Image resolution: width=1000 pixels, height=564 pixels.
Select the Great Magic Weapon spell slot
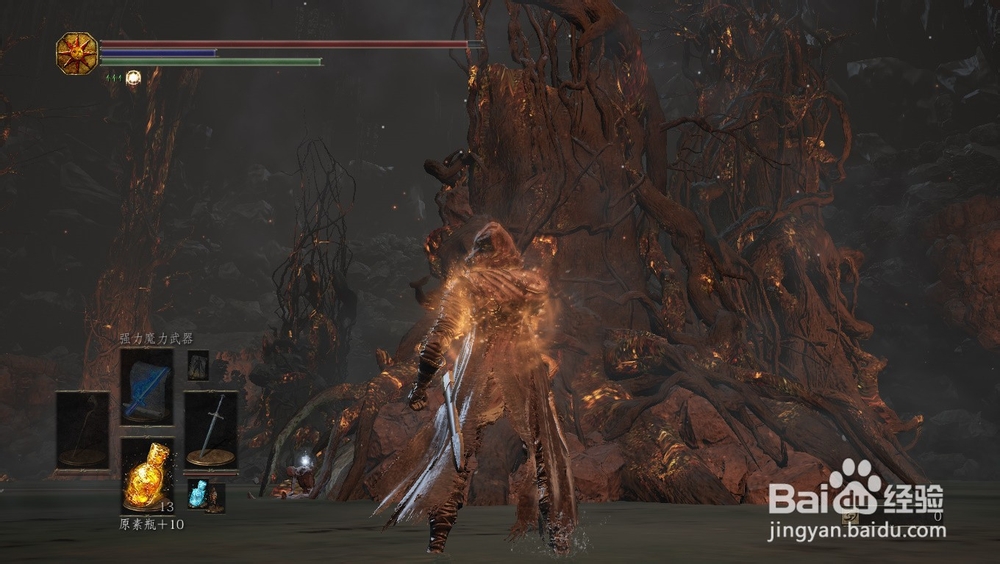coord(147,388)
